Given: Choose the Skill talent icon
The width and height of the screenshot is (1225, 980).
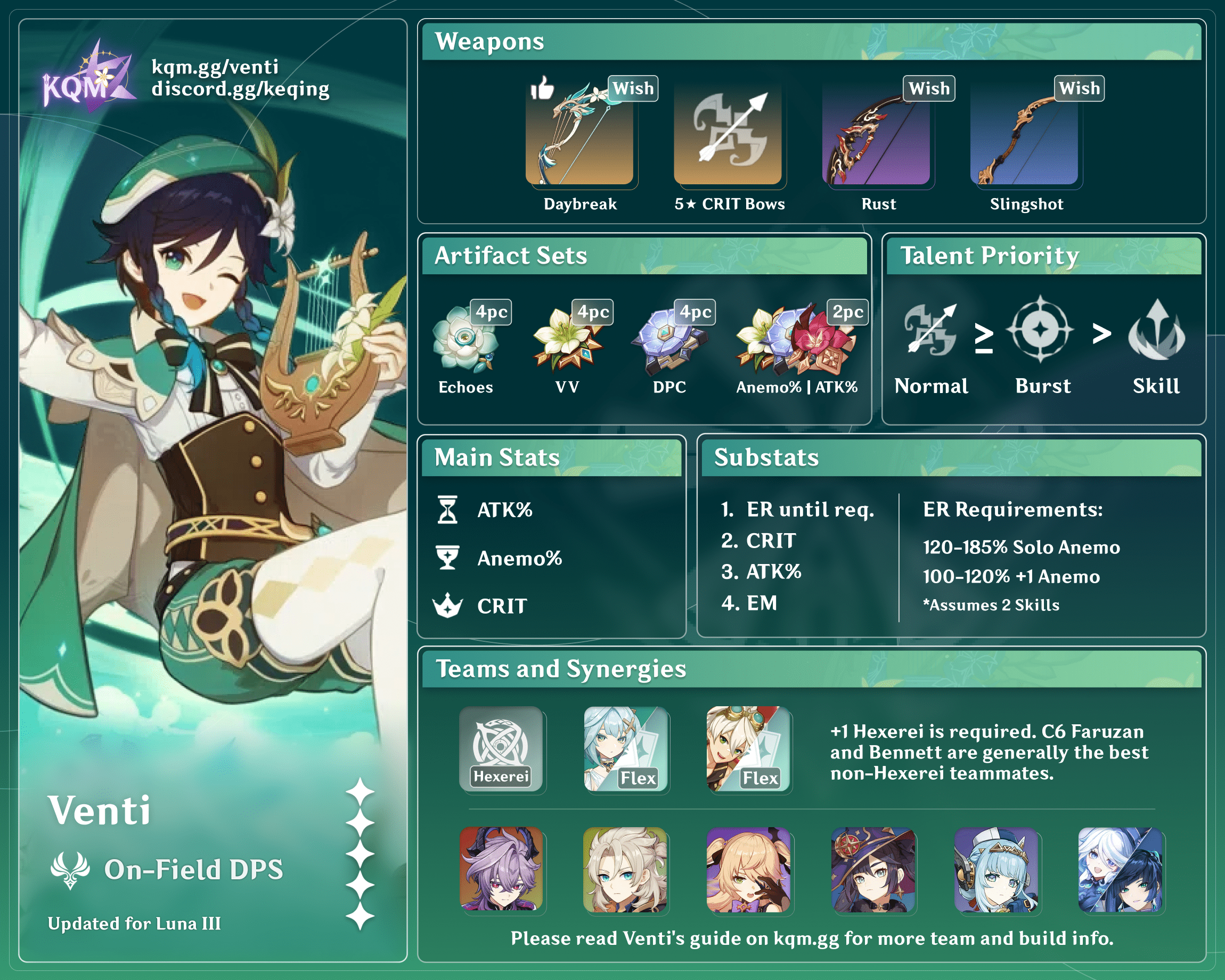Looking at the screenshot, I should 1156,331.
